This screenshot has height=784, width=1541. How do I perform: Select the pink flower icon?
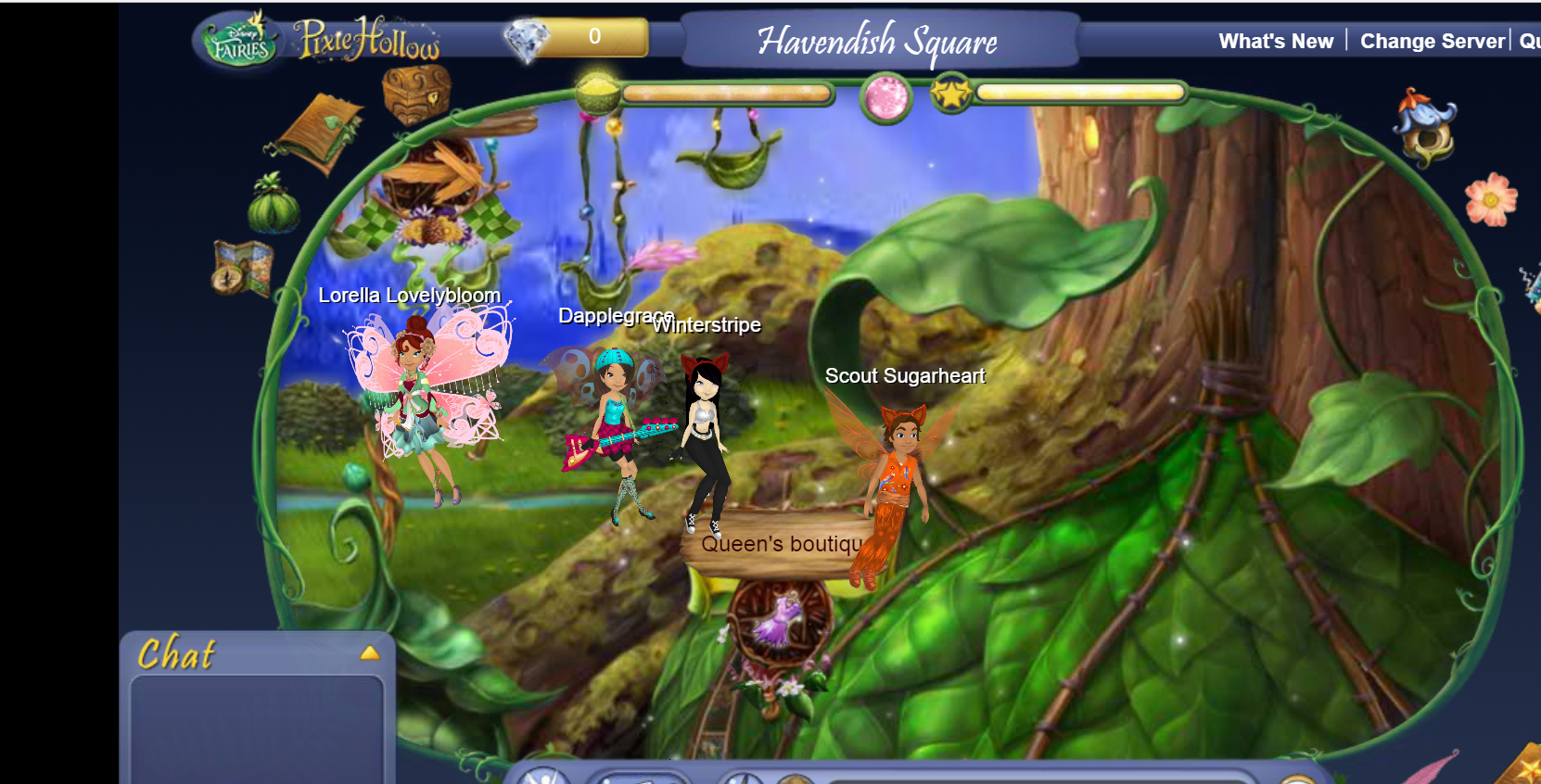pos(1490,199)
